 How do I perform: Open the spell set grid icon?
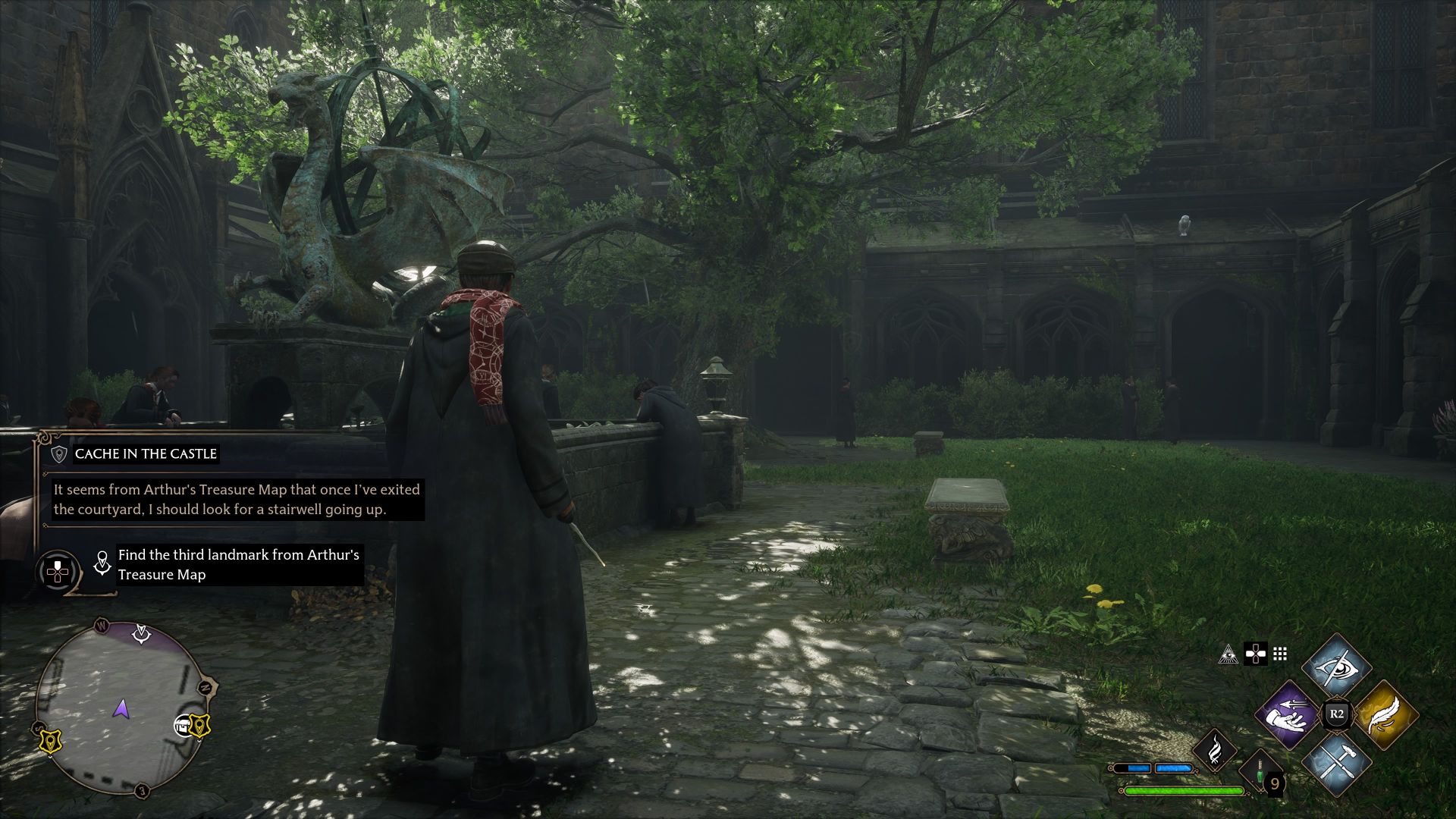point(1280,654)
